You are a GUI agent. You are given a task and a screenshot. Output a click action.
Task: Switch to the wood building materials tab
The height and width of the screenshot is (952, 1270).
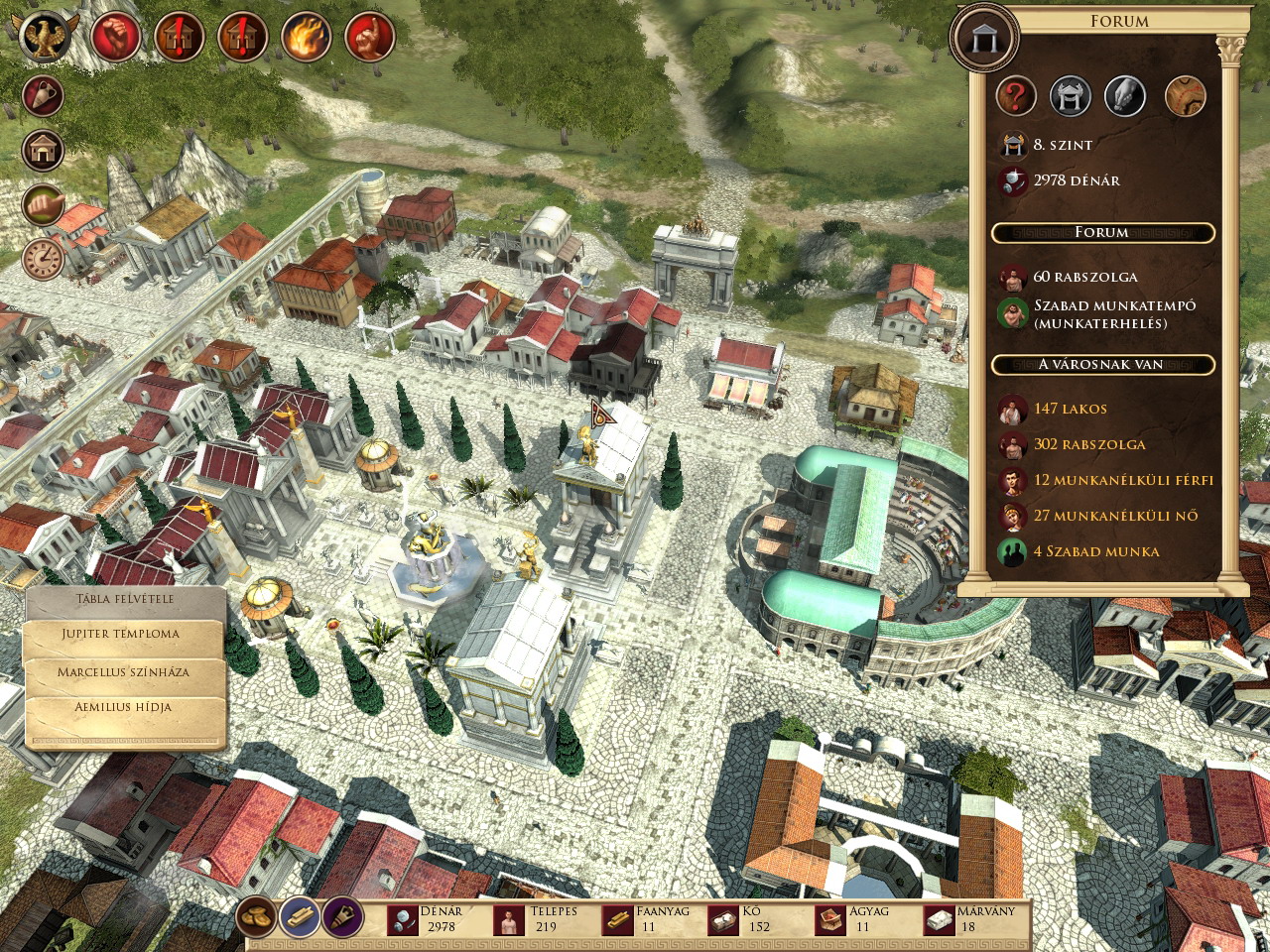coord(300,917)
